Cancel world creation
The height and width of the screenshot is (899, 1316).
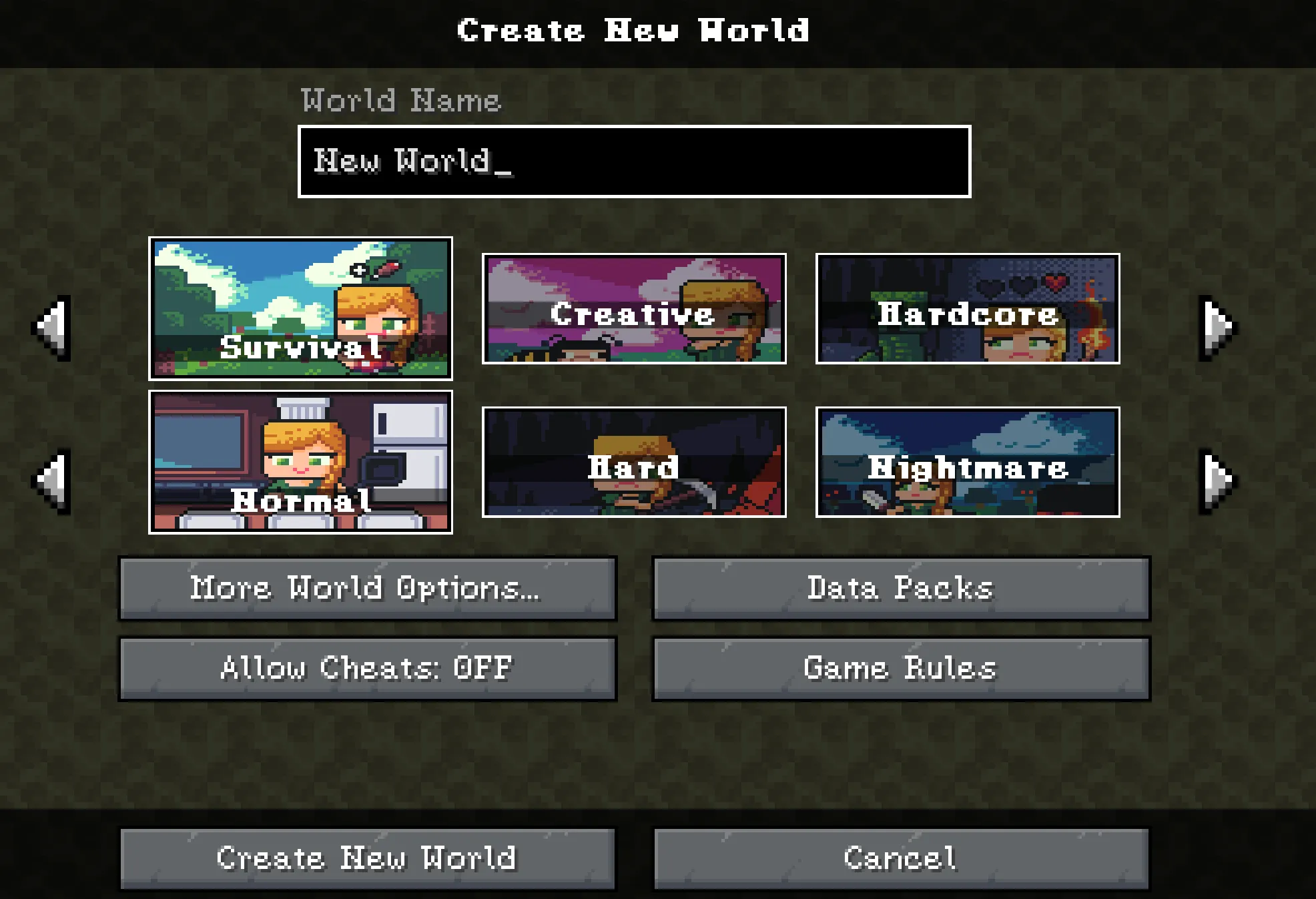(x=901, y=858)
